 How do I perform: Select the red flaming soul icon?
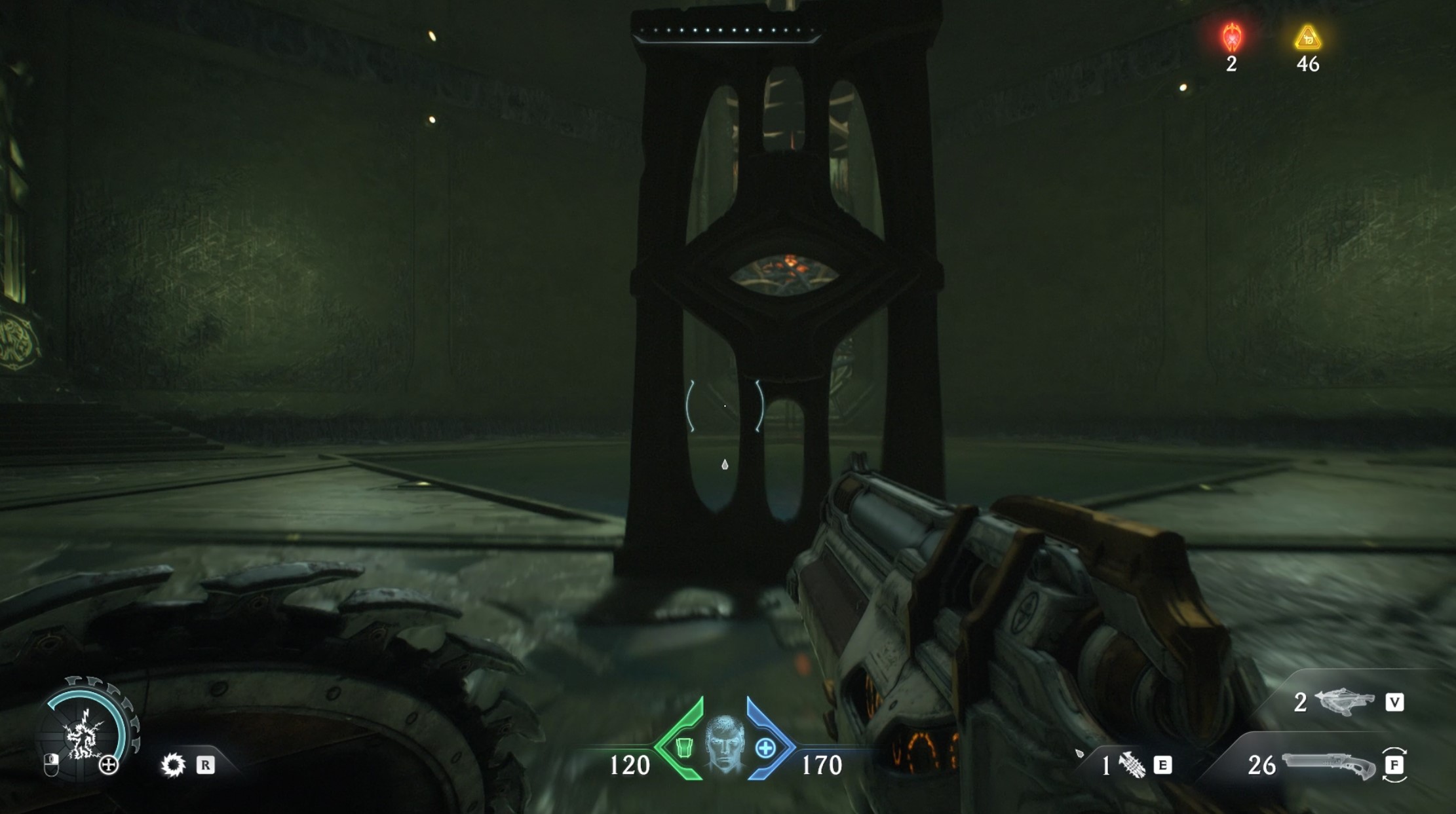1232,37
